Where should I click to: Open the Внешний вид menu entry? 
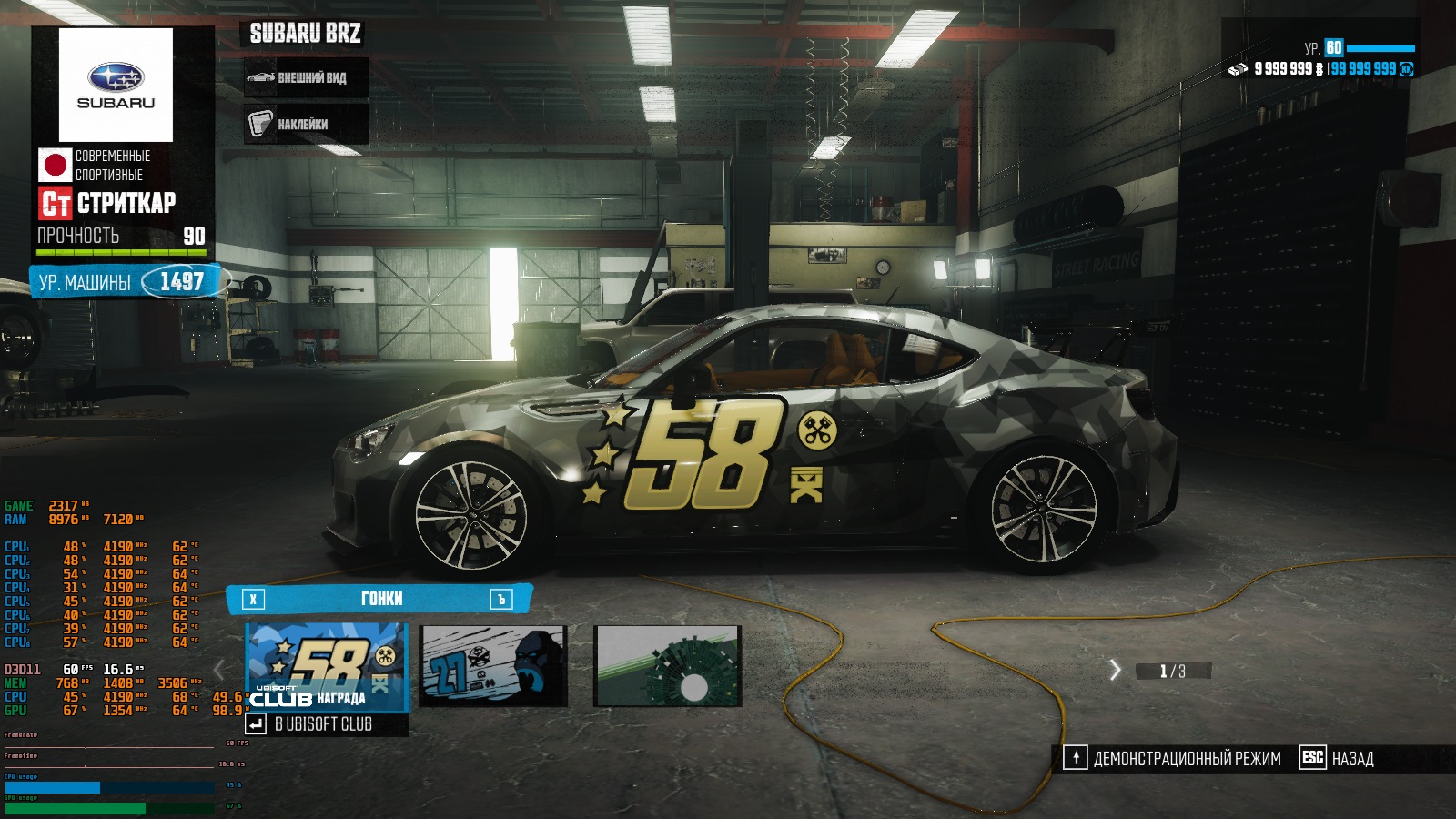307,78
